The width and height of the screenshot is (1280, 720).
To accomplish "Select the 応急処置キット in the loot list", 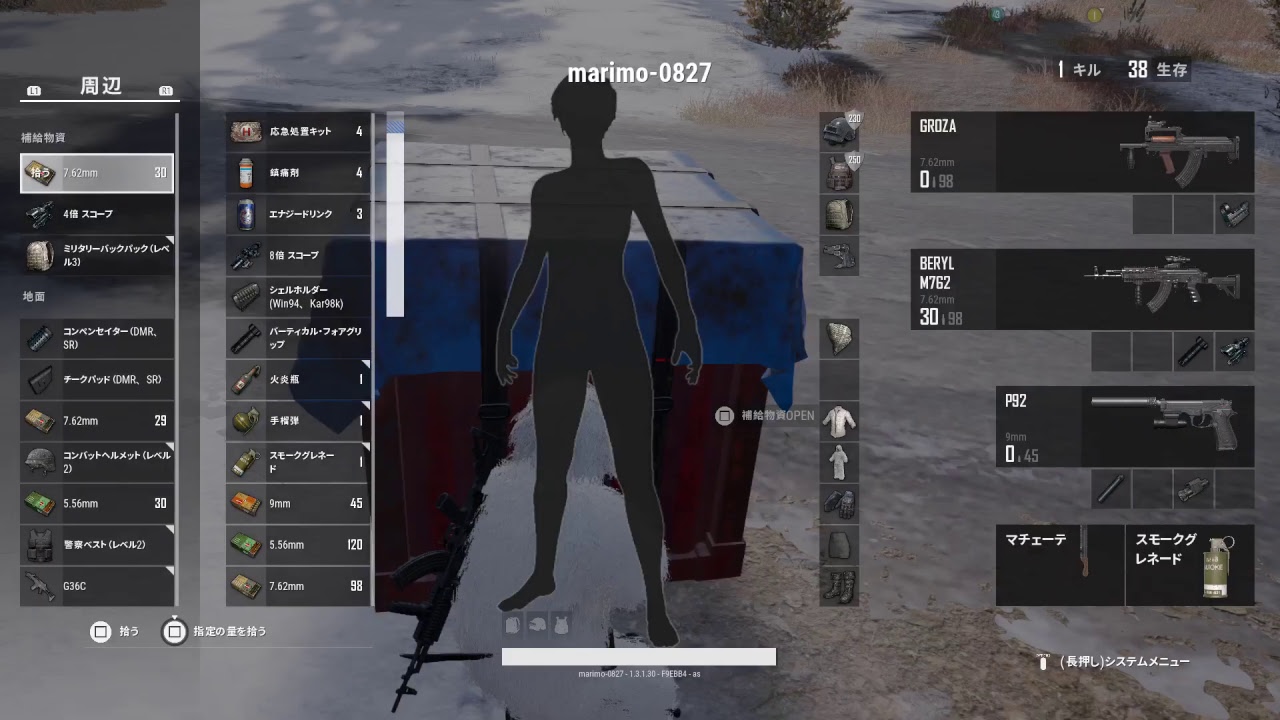I will pos(297,131).
